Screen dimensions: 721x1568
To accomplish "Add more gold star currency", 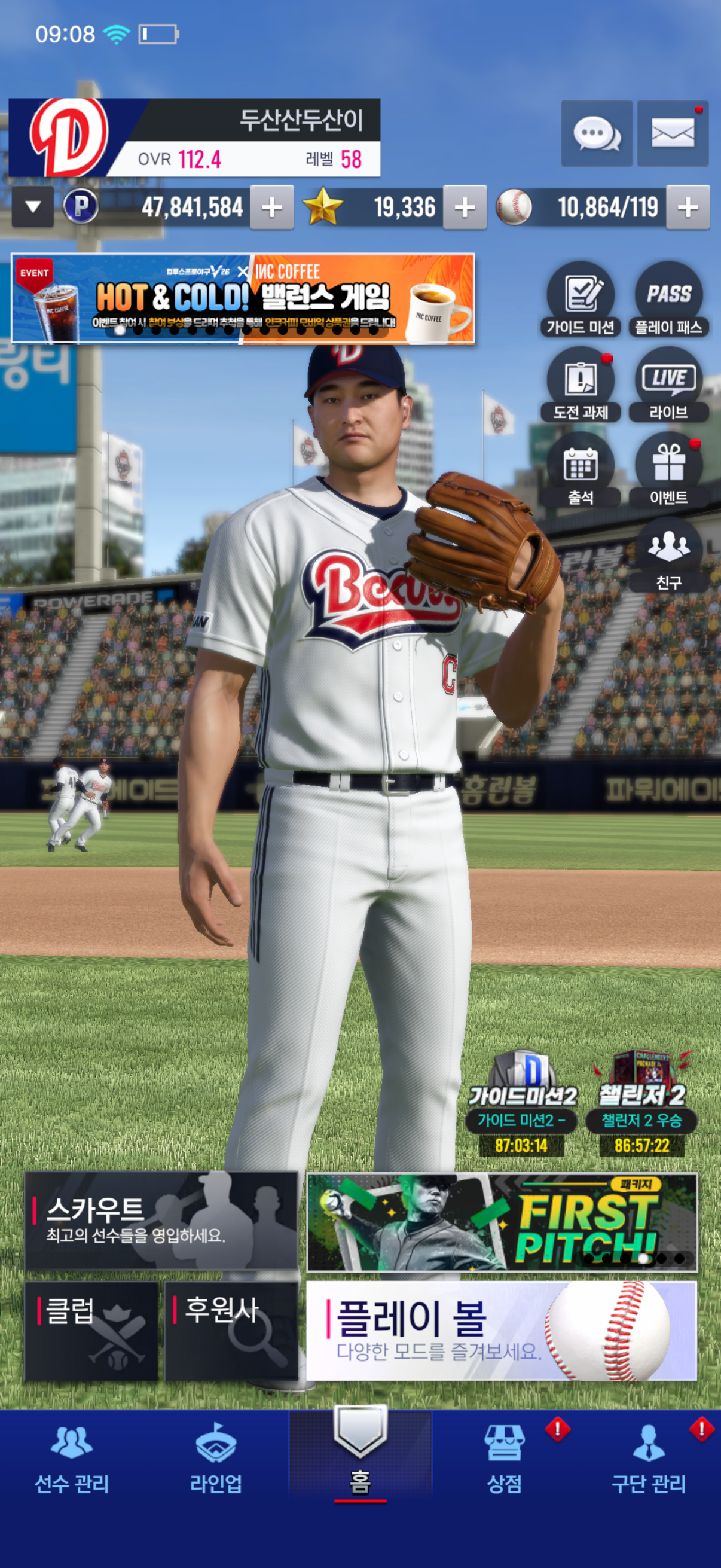I will tap(465, 208).
